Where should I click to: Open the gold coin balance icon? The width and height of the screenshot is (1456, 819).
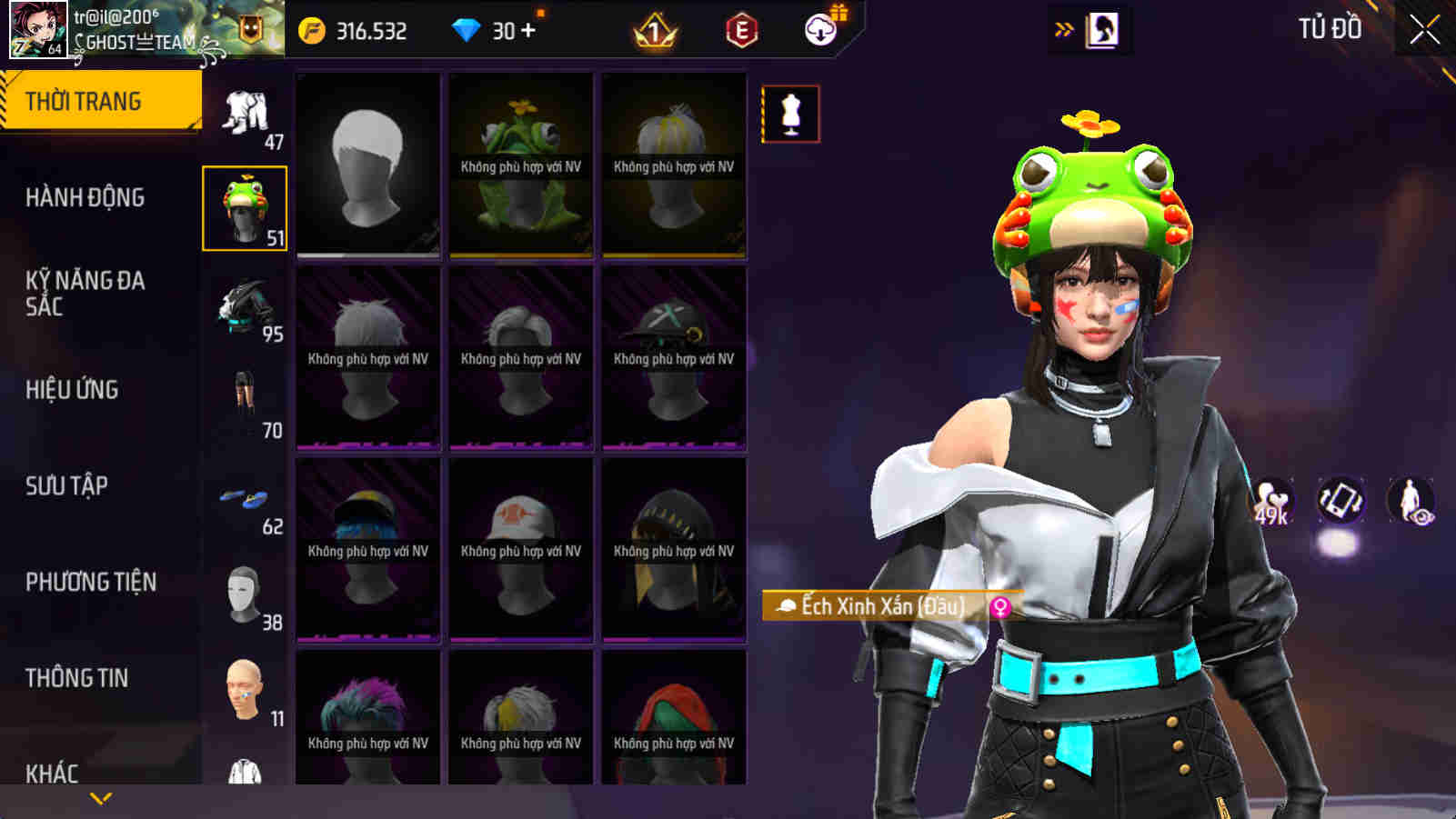311,28
